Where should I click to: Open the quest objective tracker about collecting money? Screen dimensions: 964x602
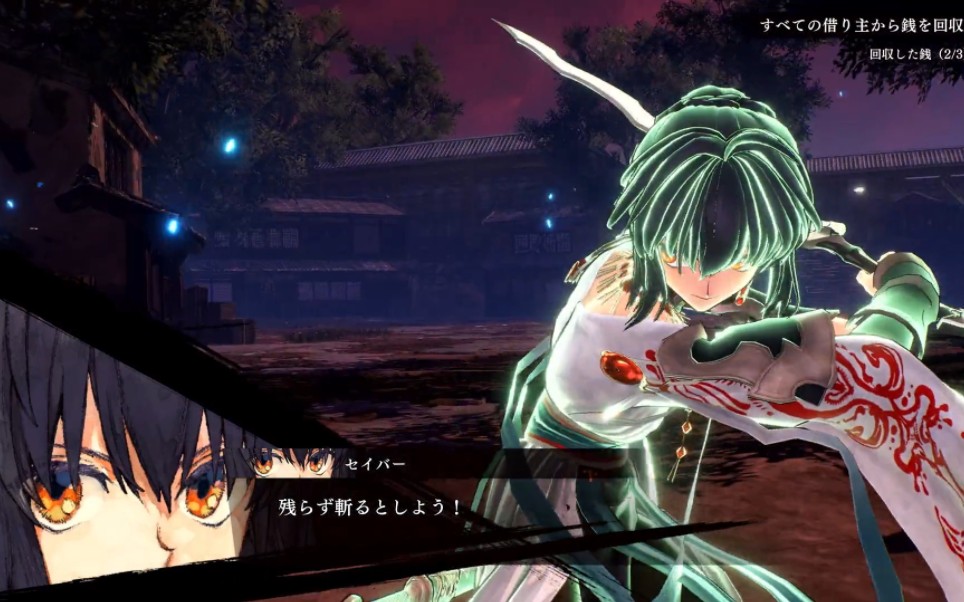pos(858,25)
